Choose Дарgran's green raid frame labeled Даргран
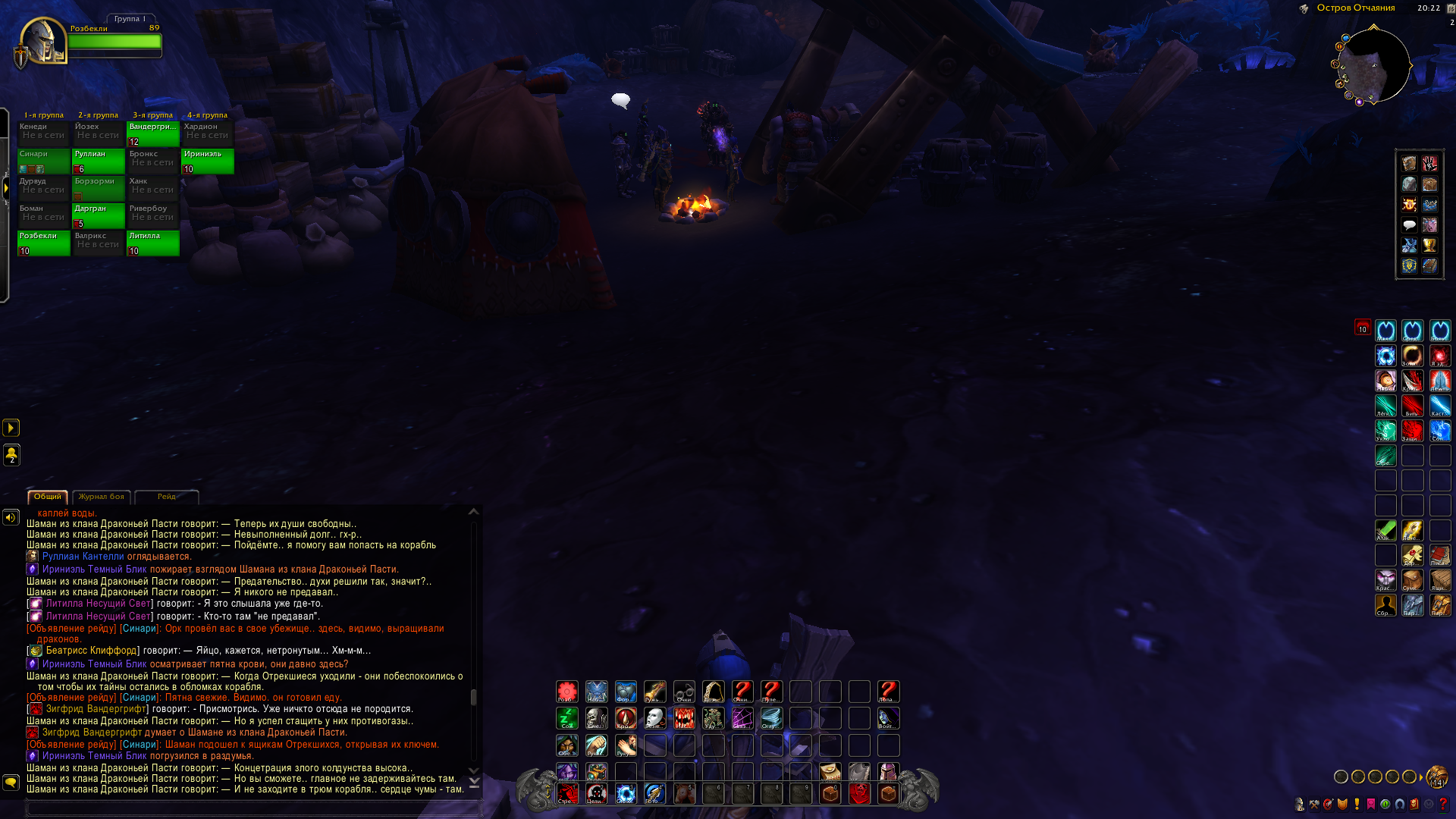 (x=99, y=215)
